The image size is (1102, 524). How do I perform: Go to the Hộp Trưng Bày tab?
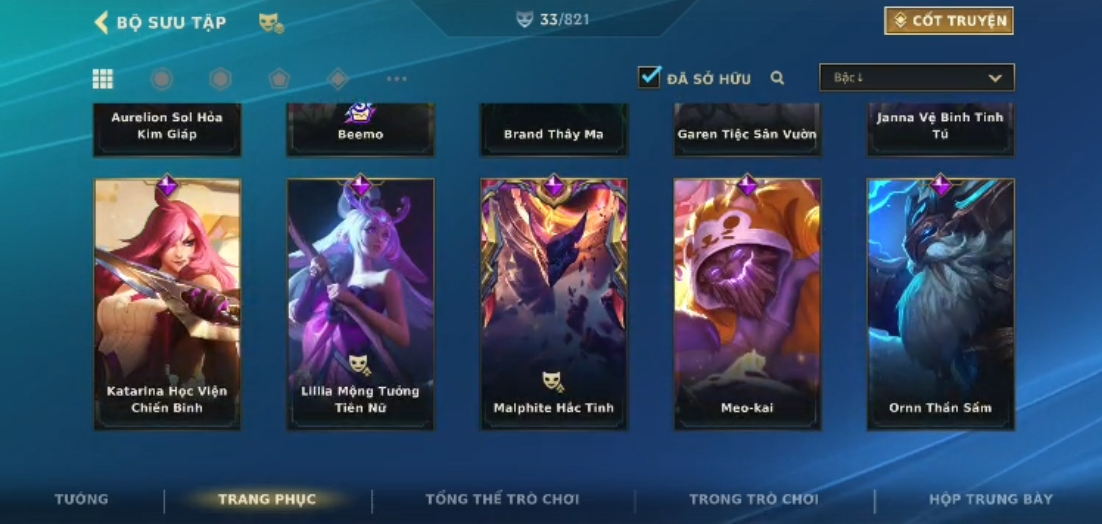pos(990,499)
